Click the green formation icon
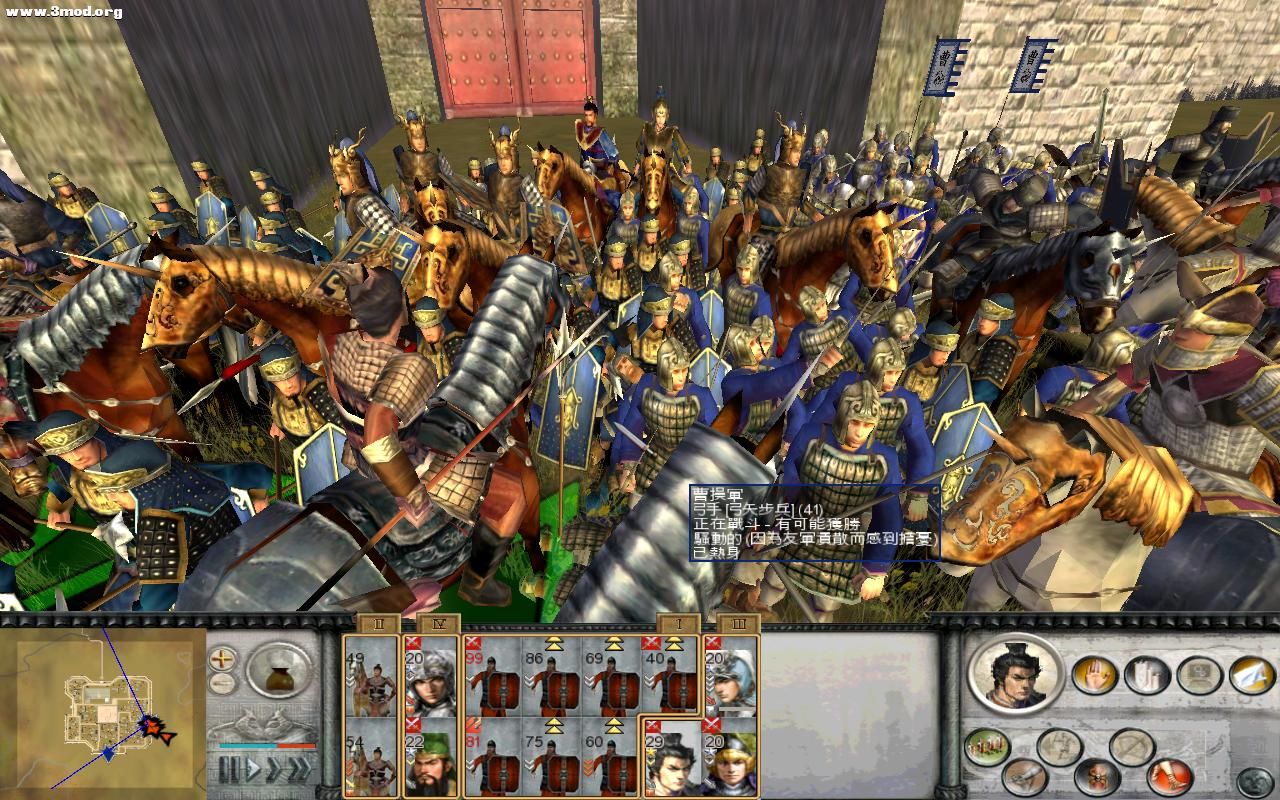 pos(988,747)
